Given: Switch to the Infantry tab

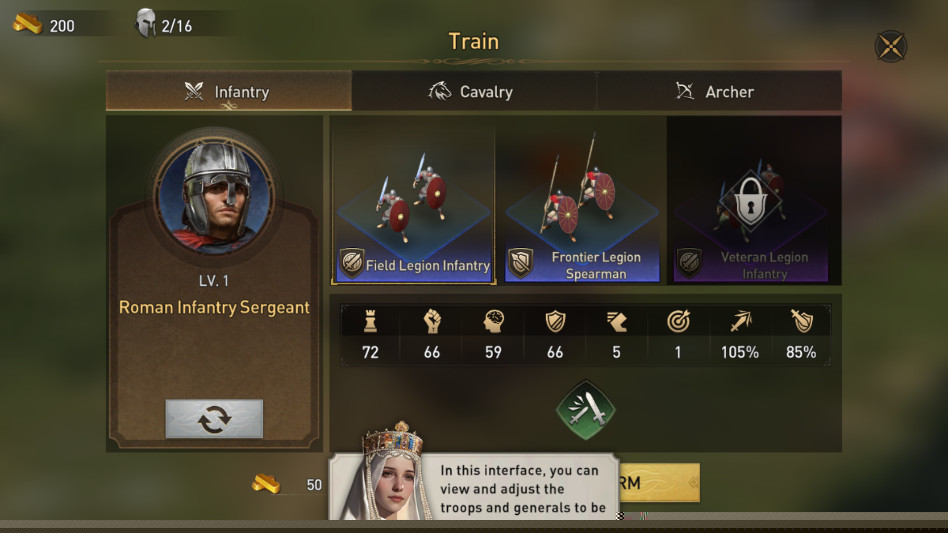Looking at the screenshot, I should pyautogui.click(x=228, y=91).
